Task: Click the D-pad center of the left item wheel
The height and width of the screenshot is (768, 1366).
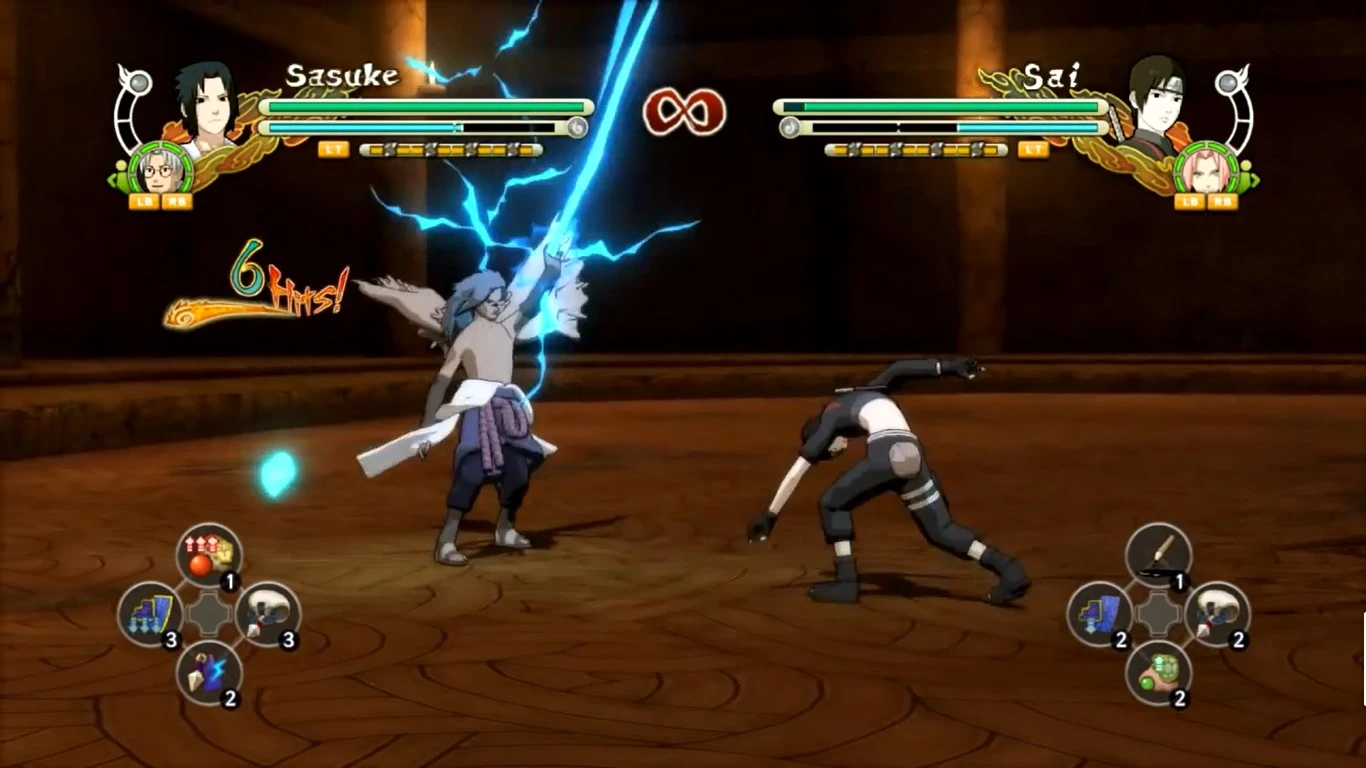Action: [210, 612]
